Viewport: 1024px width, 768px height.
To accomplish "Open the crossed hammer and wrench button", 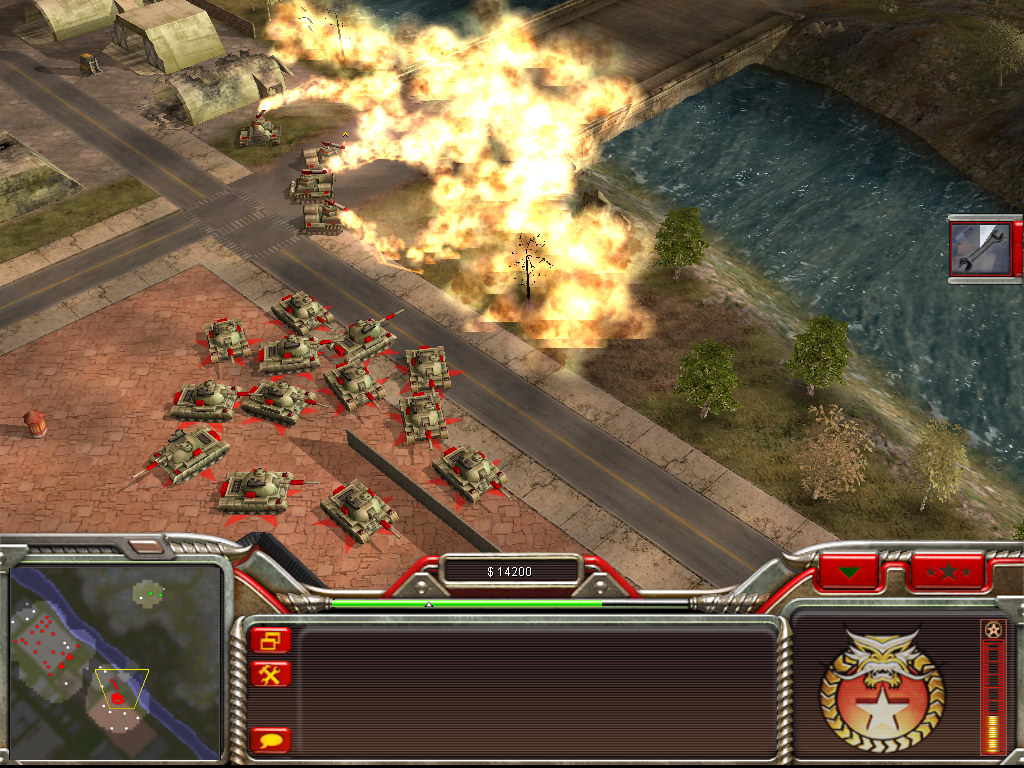I will [270, 674].
